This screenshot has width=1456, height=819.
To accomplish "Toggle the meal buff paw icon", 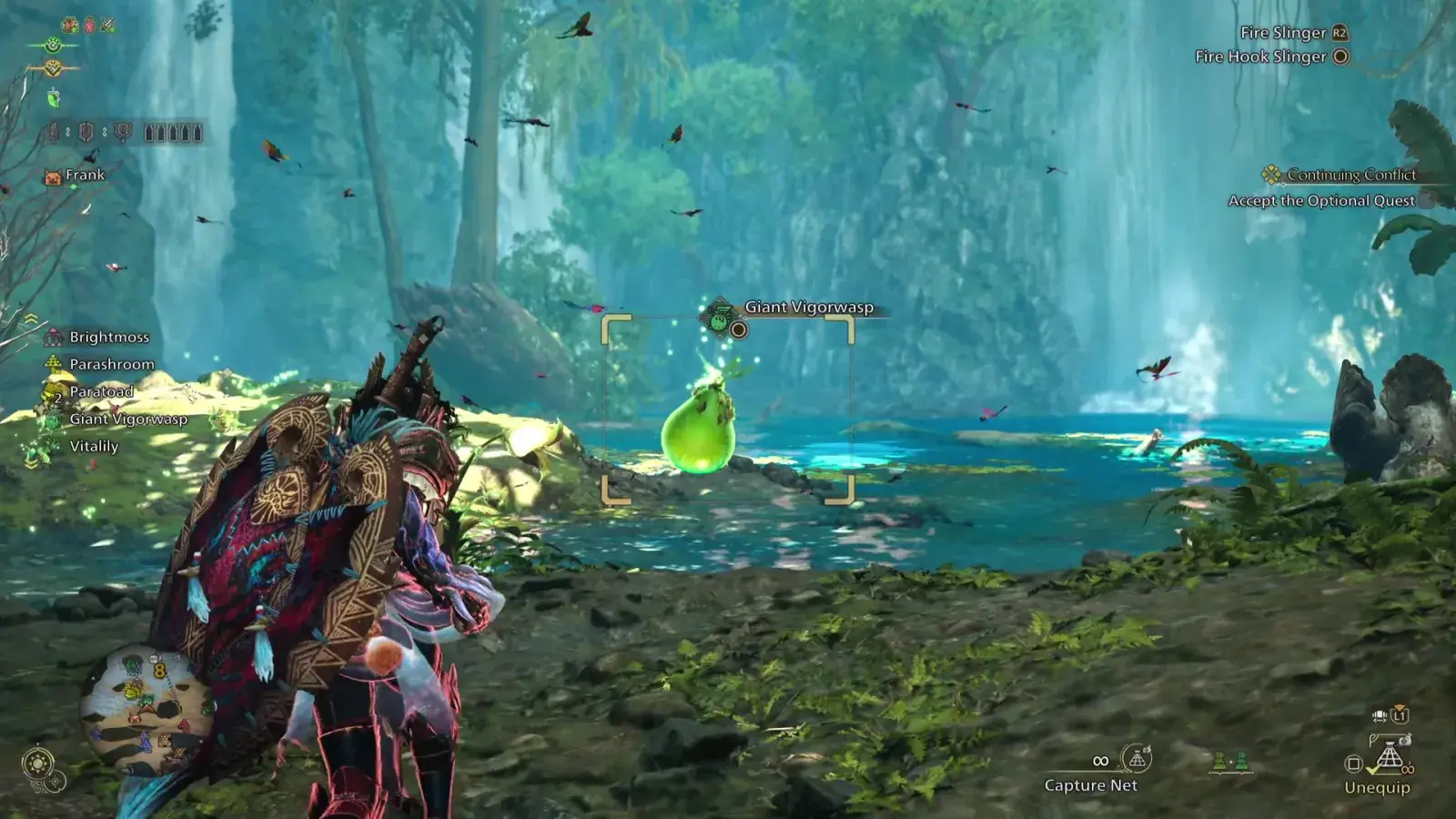I will pyautogui.click(x=69, y=25).
